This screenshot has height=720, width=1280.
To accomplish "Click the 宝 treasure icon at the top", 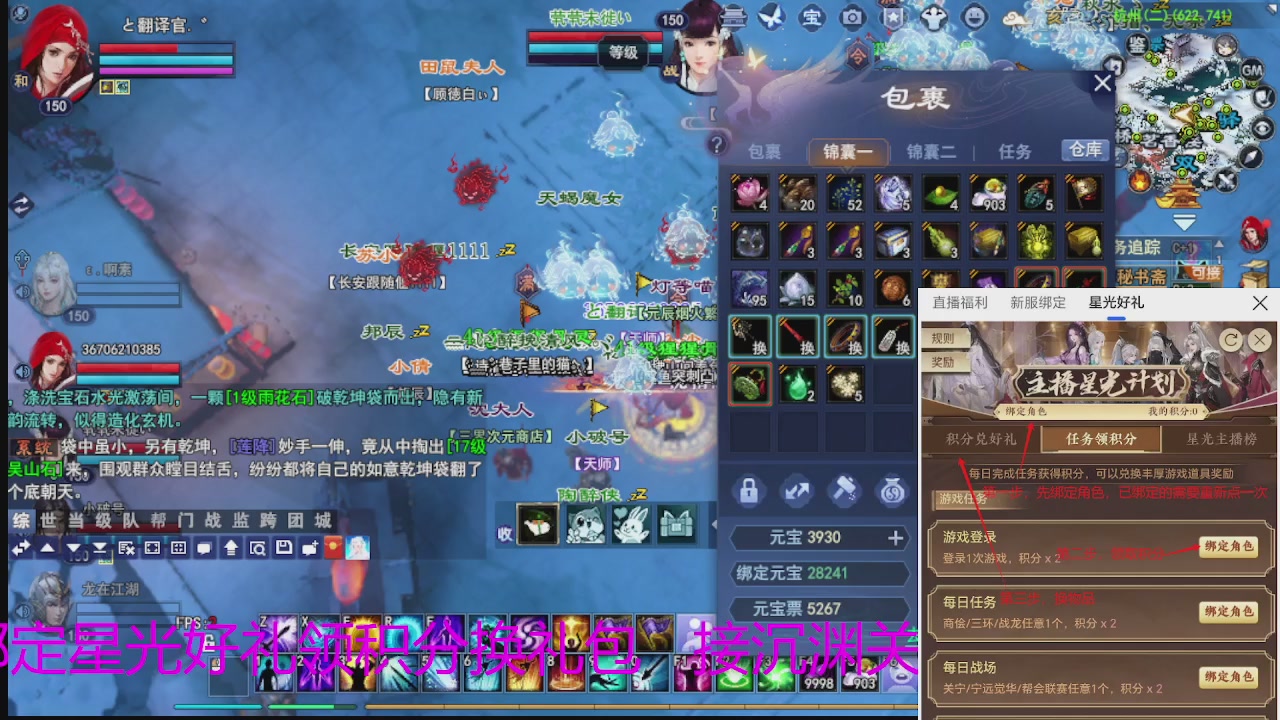I will tap(812, 18).
